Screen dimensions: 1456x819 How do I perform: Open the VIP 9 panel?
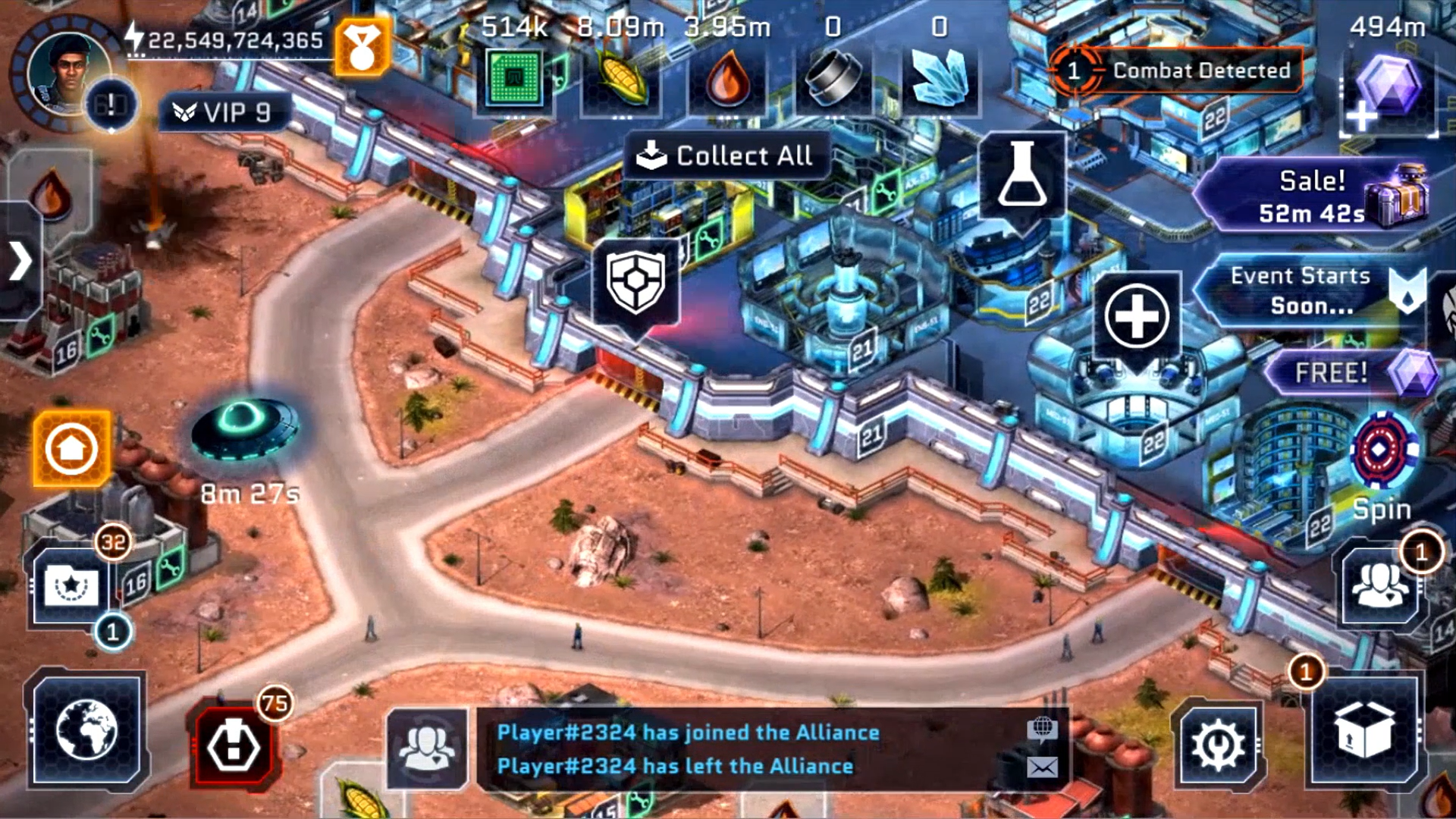[224, 113]
